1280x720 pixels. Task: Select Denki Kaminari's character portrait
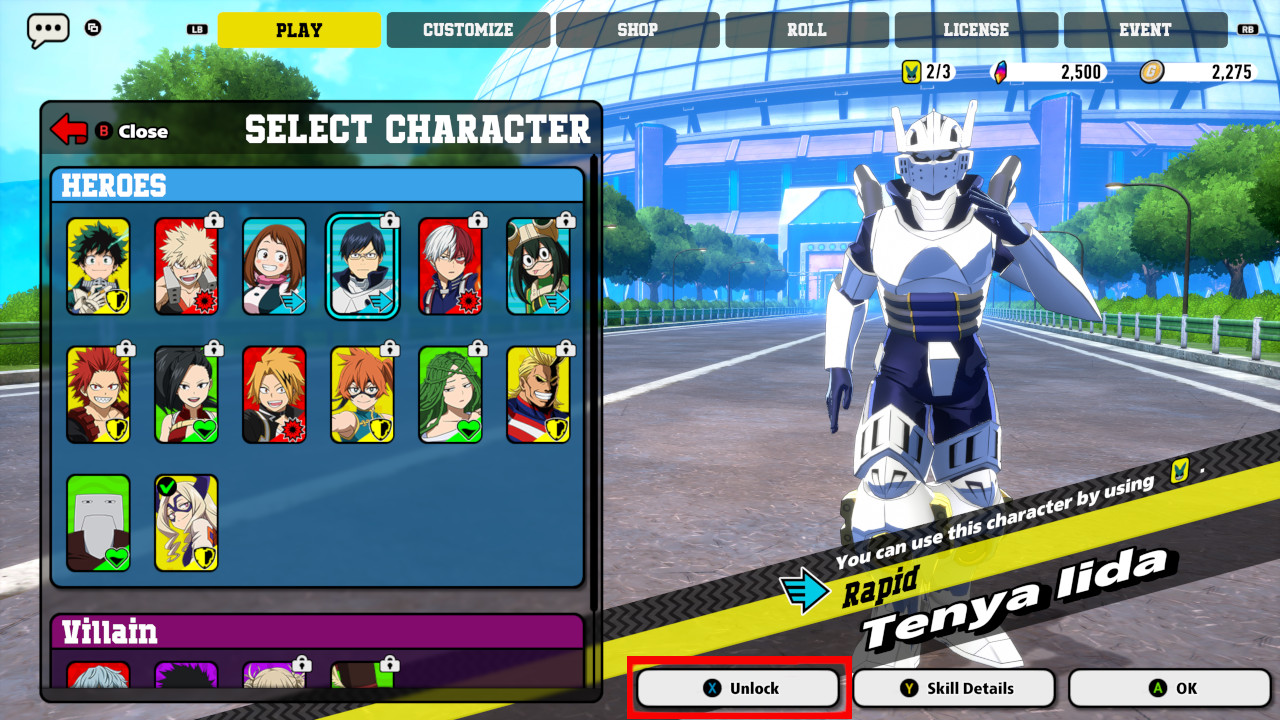[x=274, y=392]
